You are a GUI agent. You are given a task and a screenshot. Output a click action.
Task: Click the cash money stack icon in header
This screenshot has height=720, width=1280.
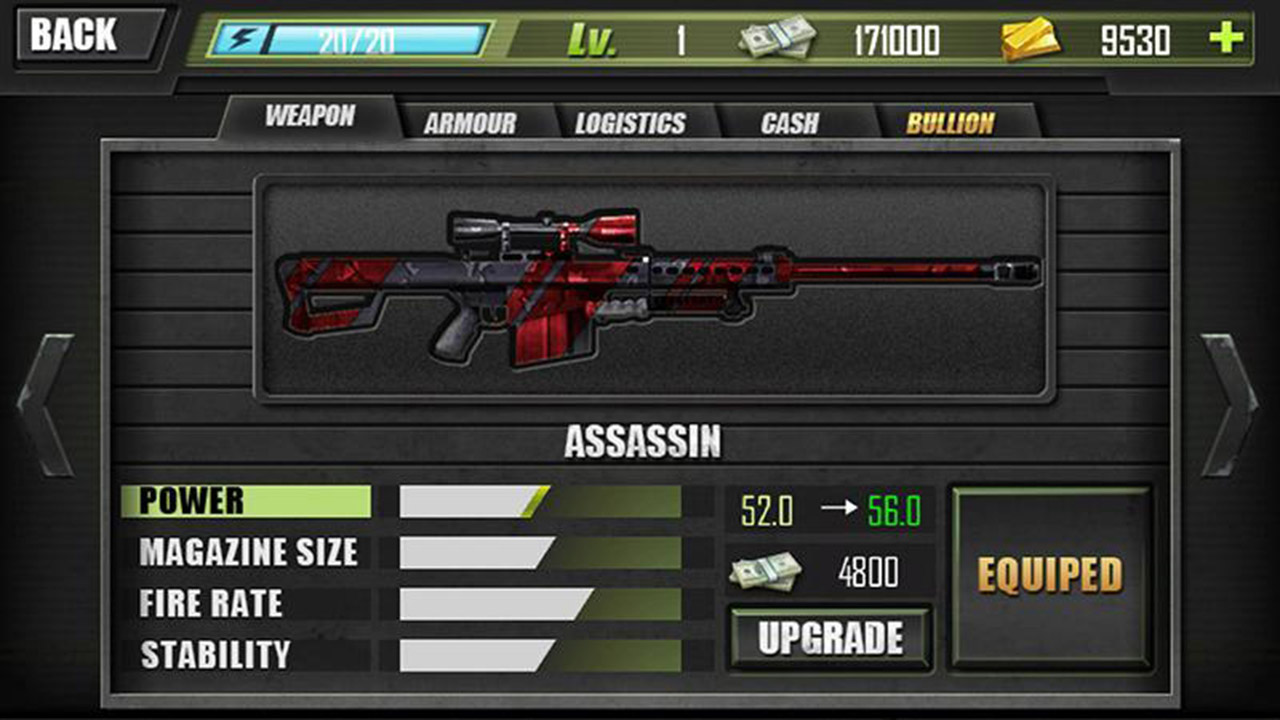tap(775, 37)
